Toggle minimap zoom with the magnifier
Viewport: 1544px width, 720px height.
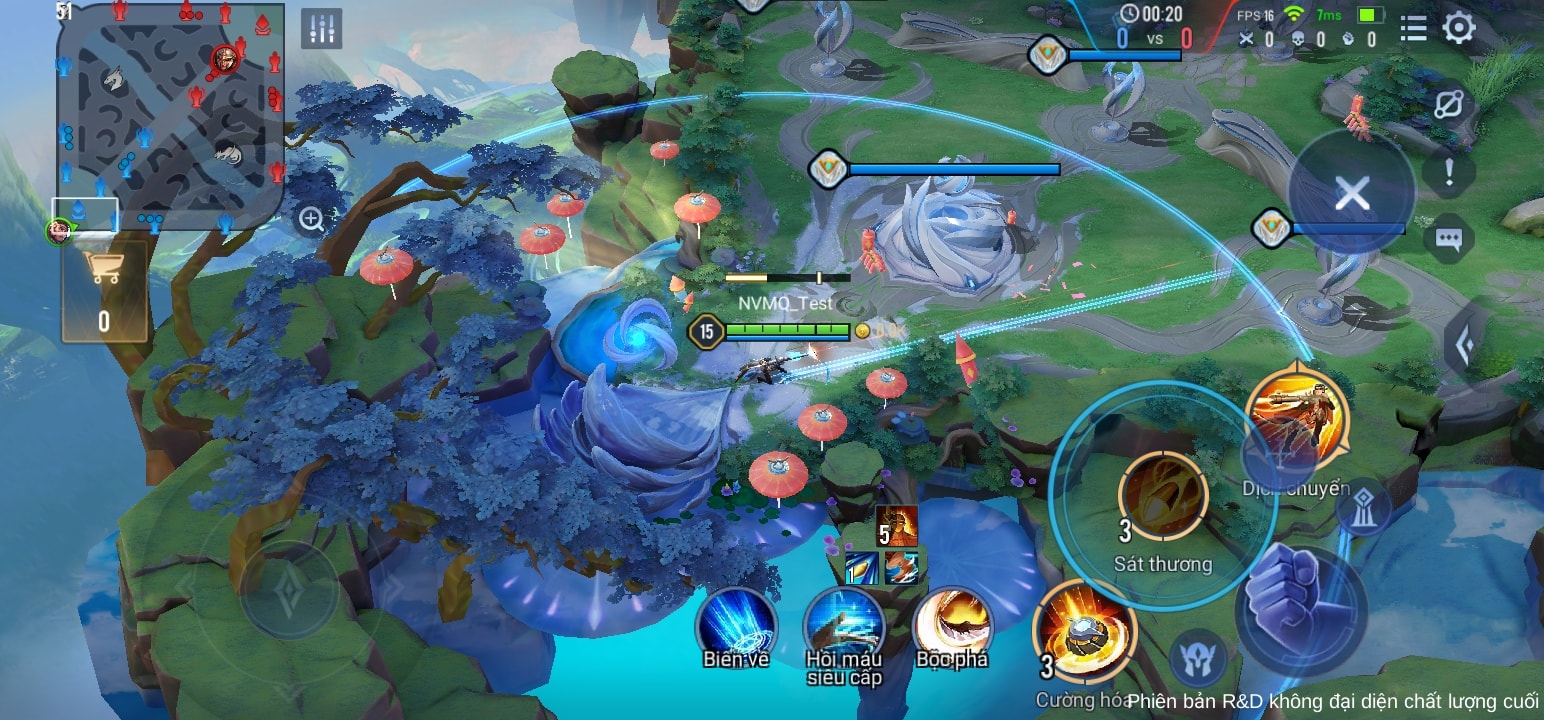(x=311, y=216)
